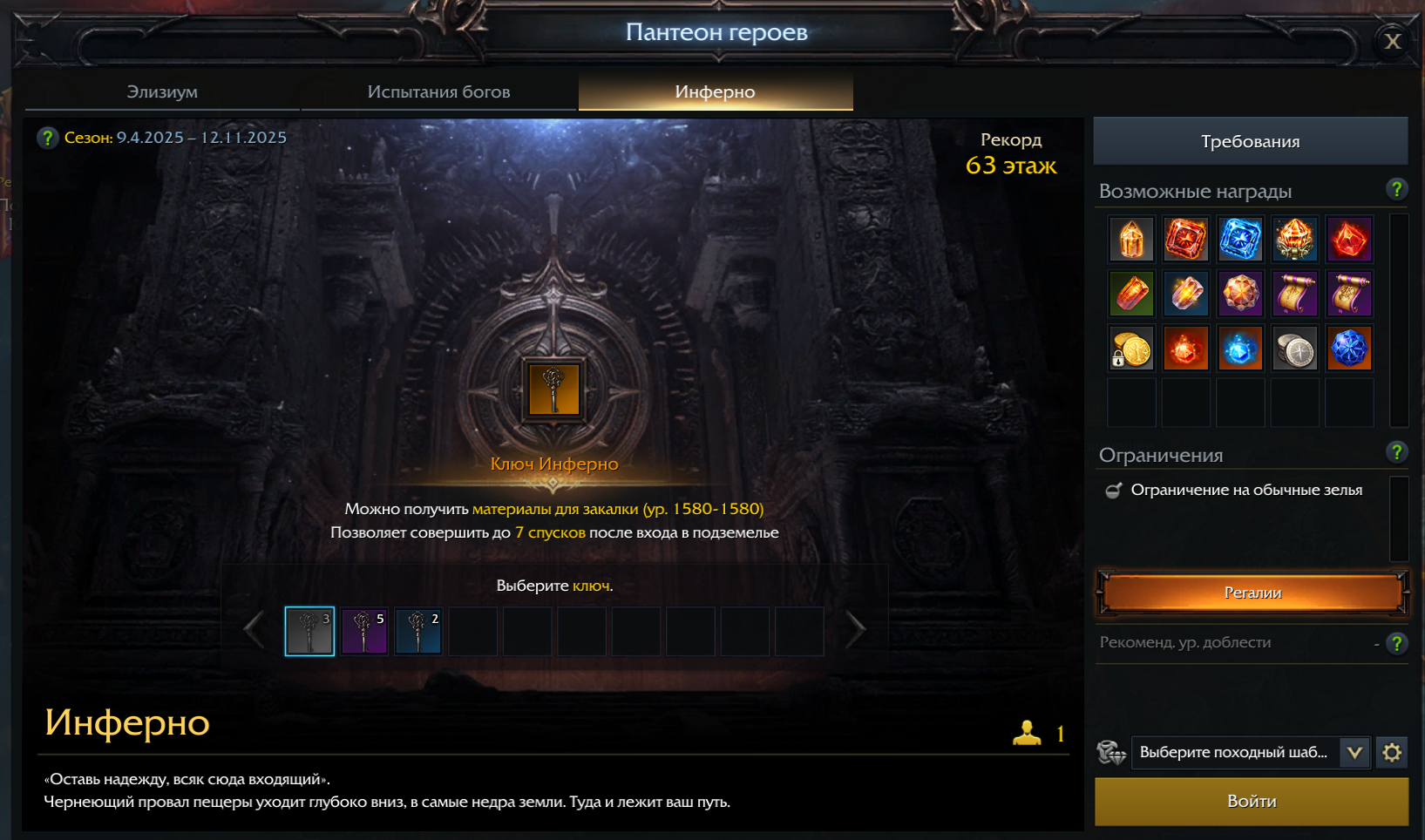Click the silver coins reward icon
Viewport: 1425px width, 840px height.
[x=1294, y=348]
